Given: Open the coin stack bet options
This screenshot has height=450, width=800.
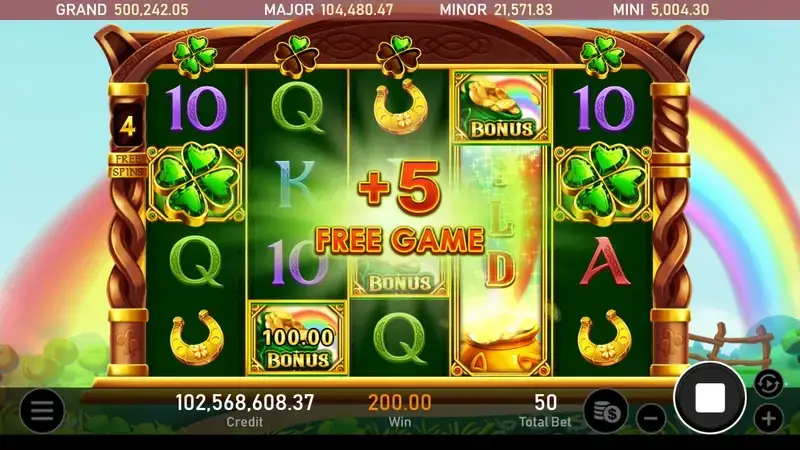Looking at the screenshot, I should (x=606, y=410).
